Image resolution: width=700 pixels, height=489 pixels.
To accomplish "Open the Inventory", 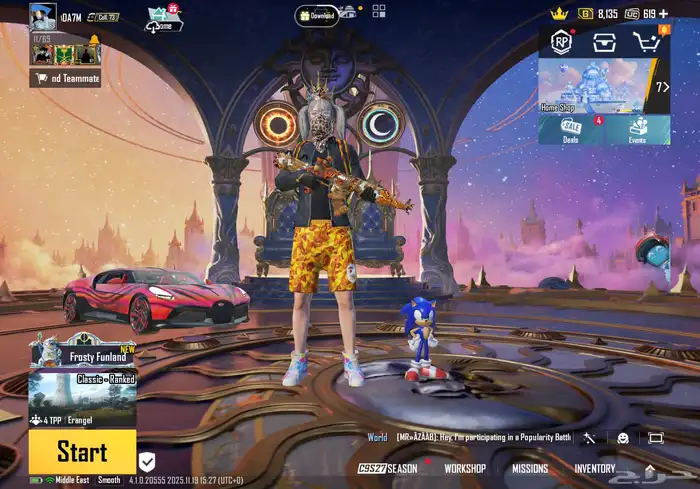I will click(x=594, y=468).
